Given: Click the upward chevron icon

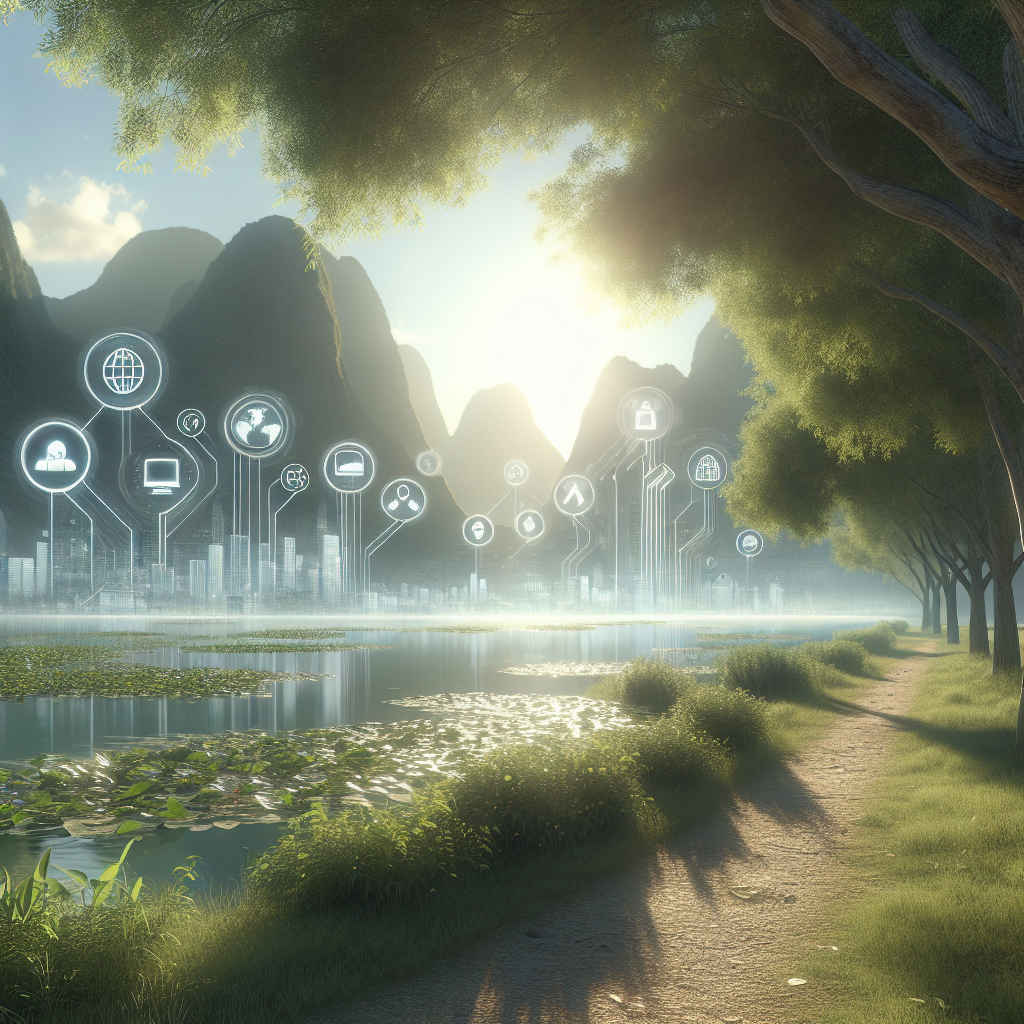Looking at the screenshot, I should pos(574,495).
